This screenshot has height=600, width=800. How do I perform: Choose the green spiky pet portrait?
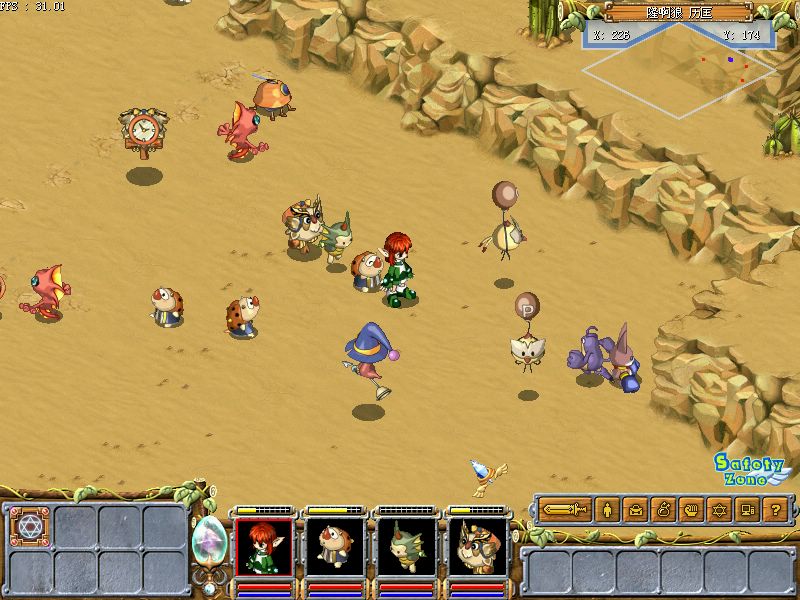tap(405, 546)
